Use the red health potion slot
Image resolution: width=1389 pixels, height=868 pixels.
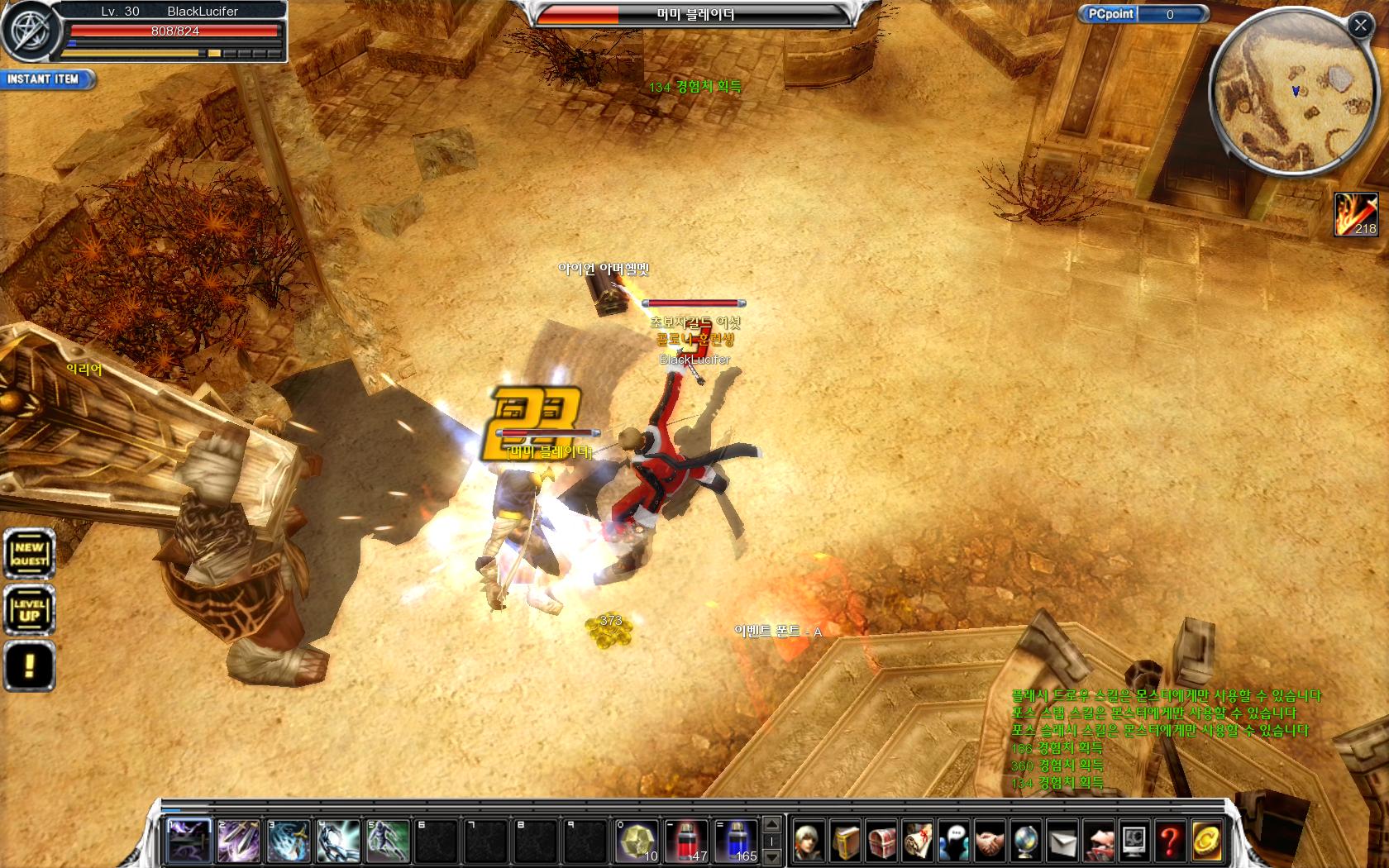coord(687,841)
